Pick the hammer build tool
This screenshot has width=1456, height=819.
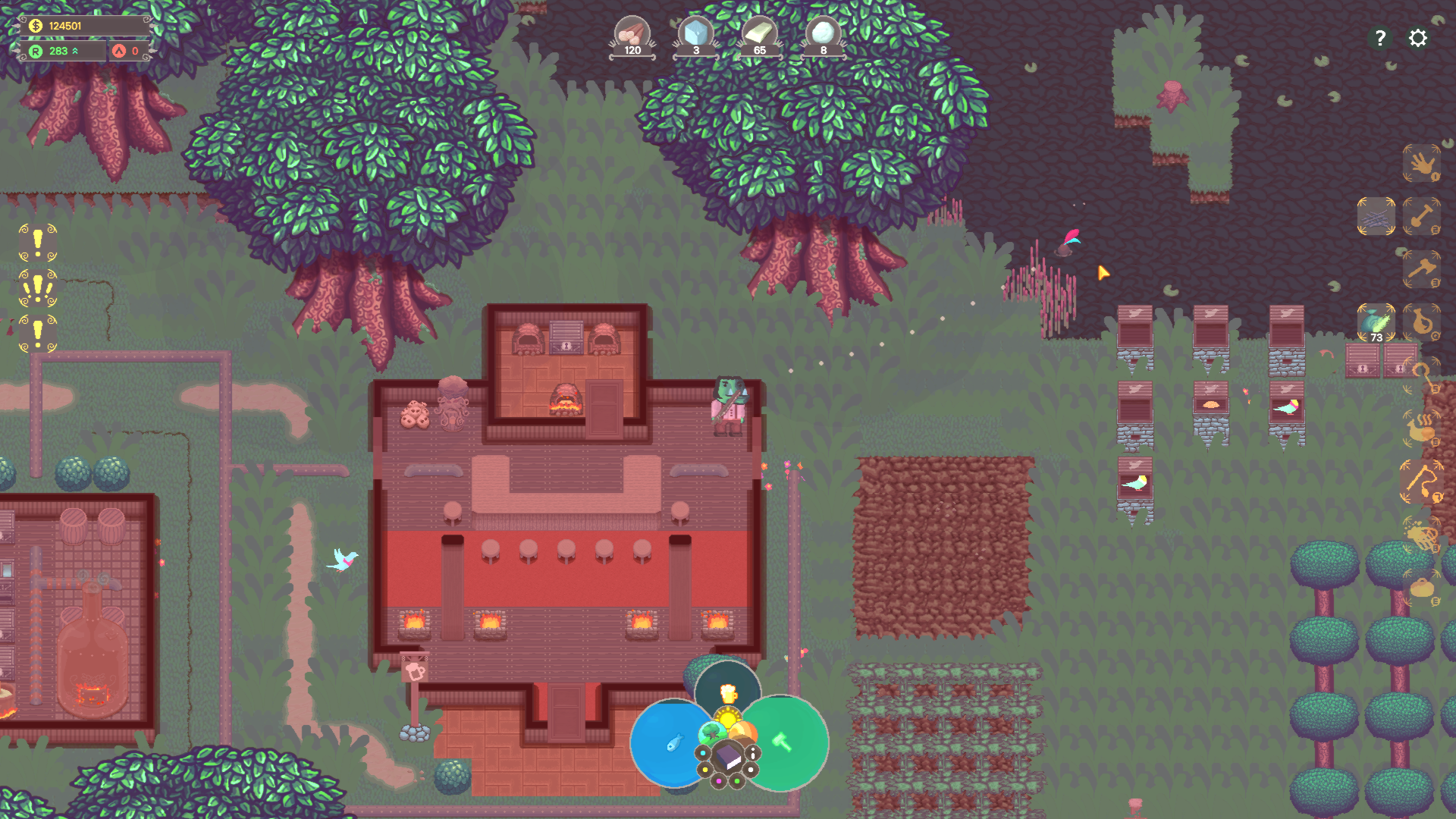click(x=1422, y=269)
